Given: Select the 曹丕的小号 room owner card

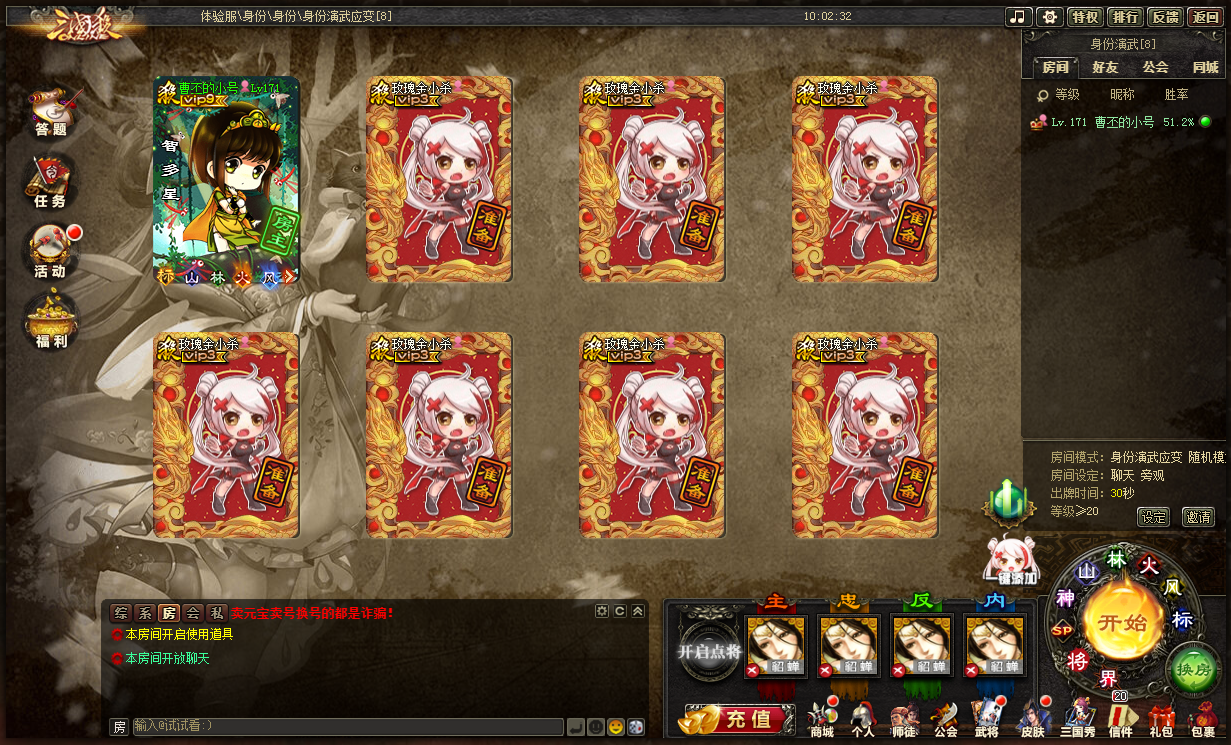Looking at the screenshot, I should [226, 180].
